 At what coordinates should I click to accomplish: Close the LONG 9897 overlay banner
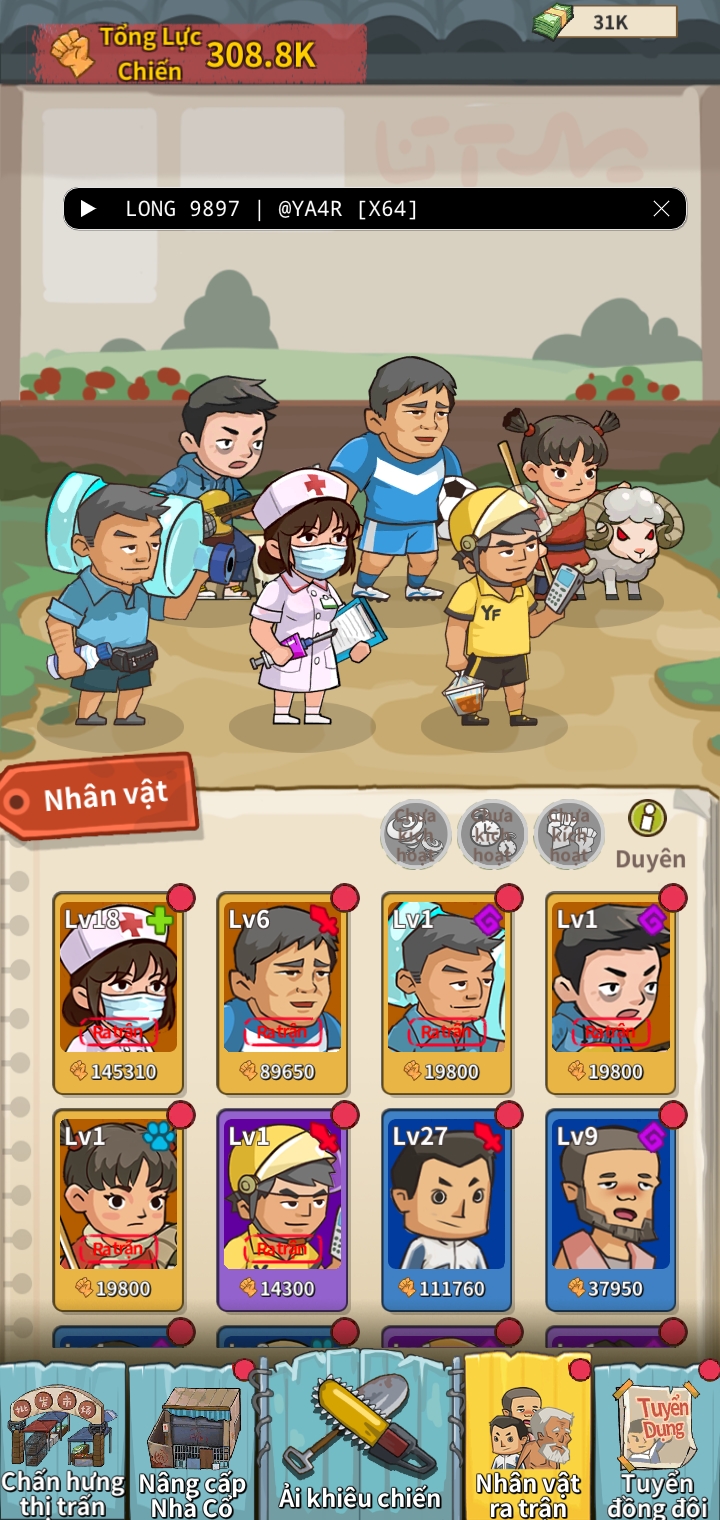point(661,209)
